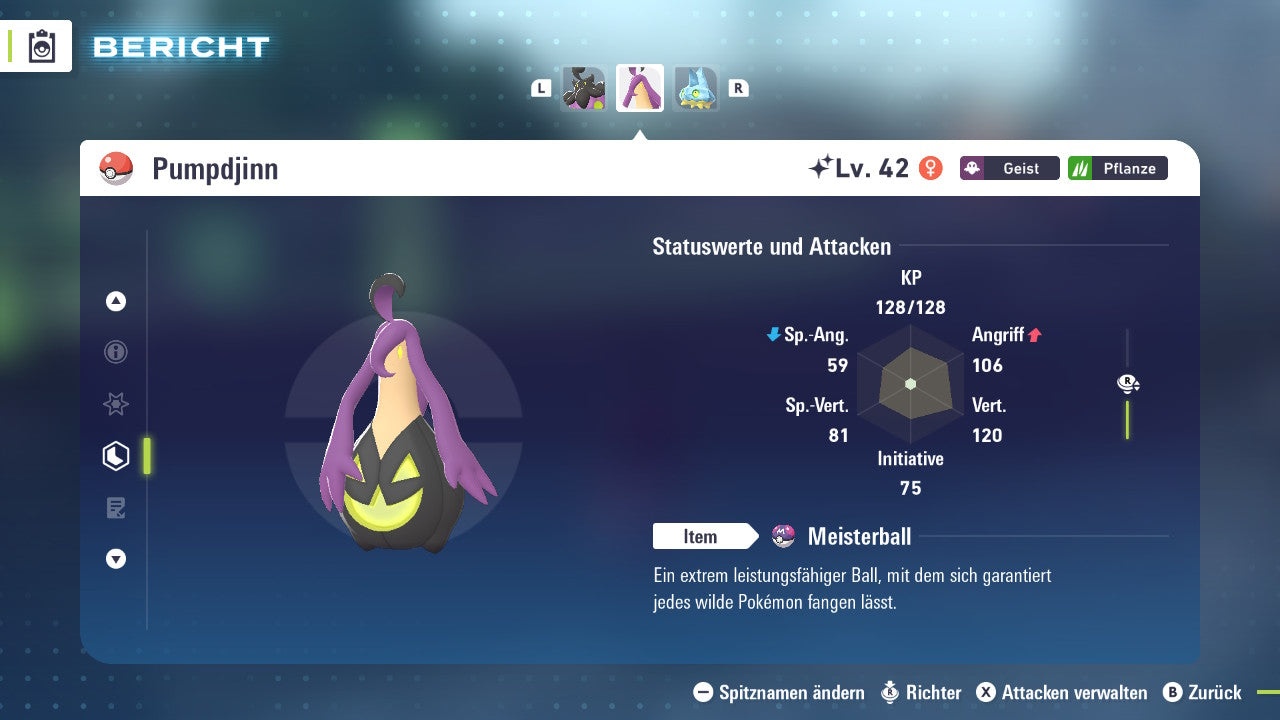Click the R shoulder button label
The image size is (1280, 720).
[x=738, y=87]
